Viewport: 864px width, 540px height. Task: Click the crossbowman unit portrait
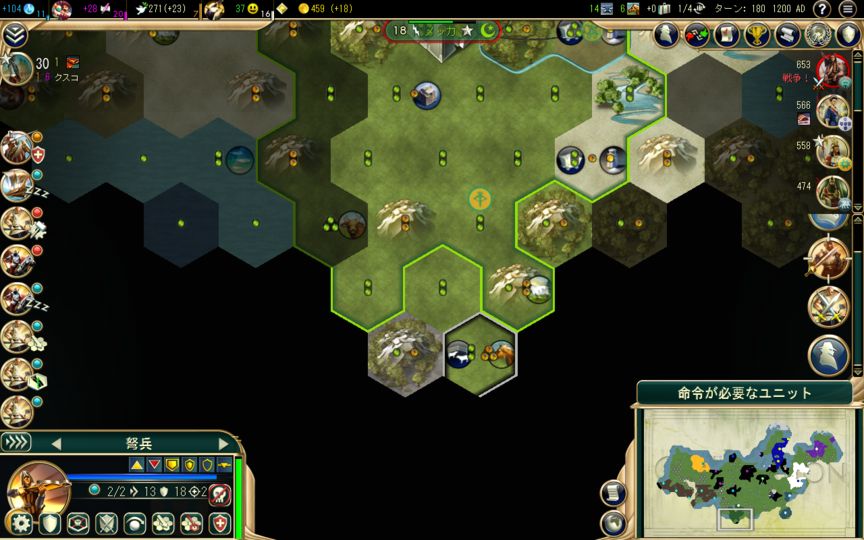pos(38,490)
